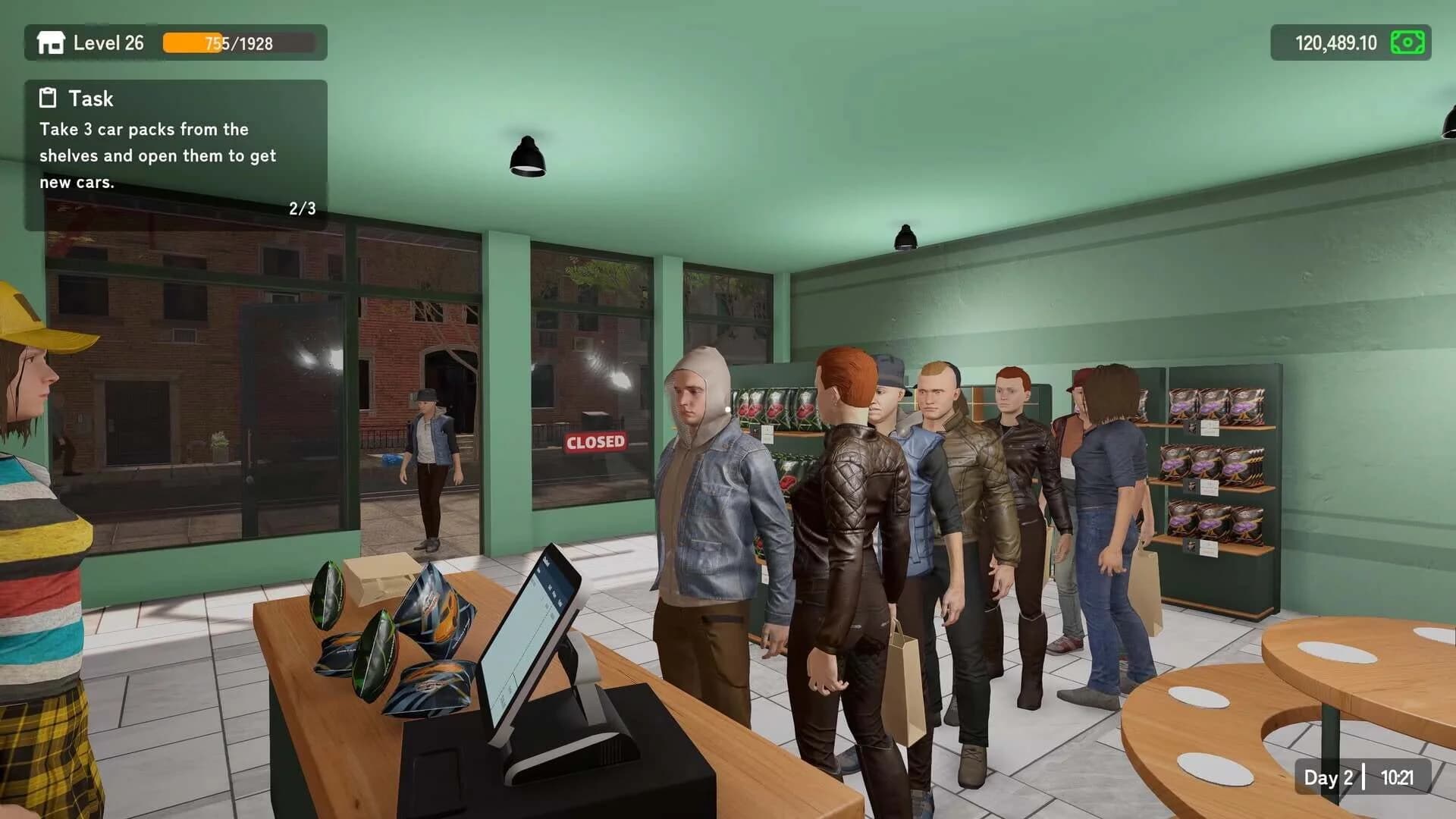Toggle the CLOSED sign on the window
This screenshot has width=1456, height=819.
point(595,443)
